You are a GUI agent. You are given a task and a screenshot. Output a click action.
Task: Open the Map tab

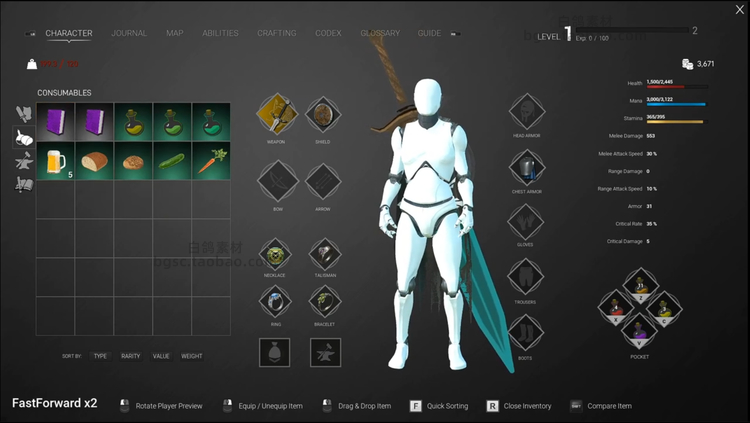(x=175, y=33)
